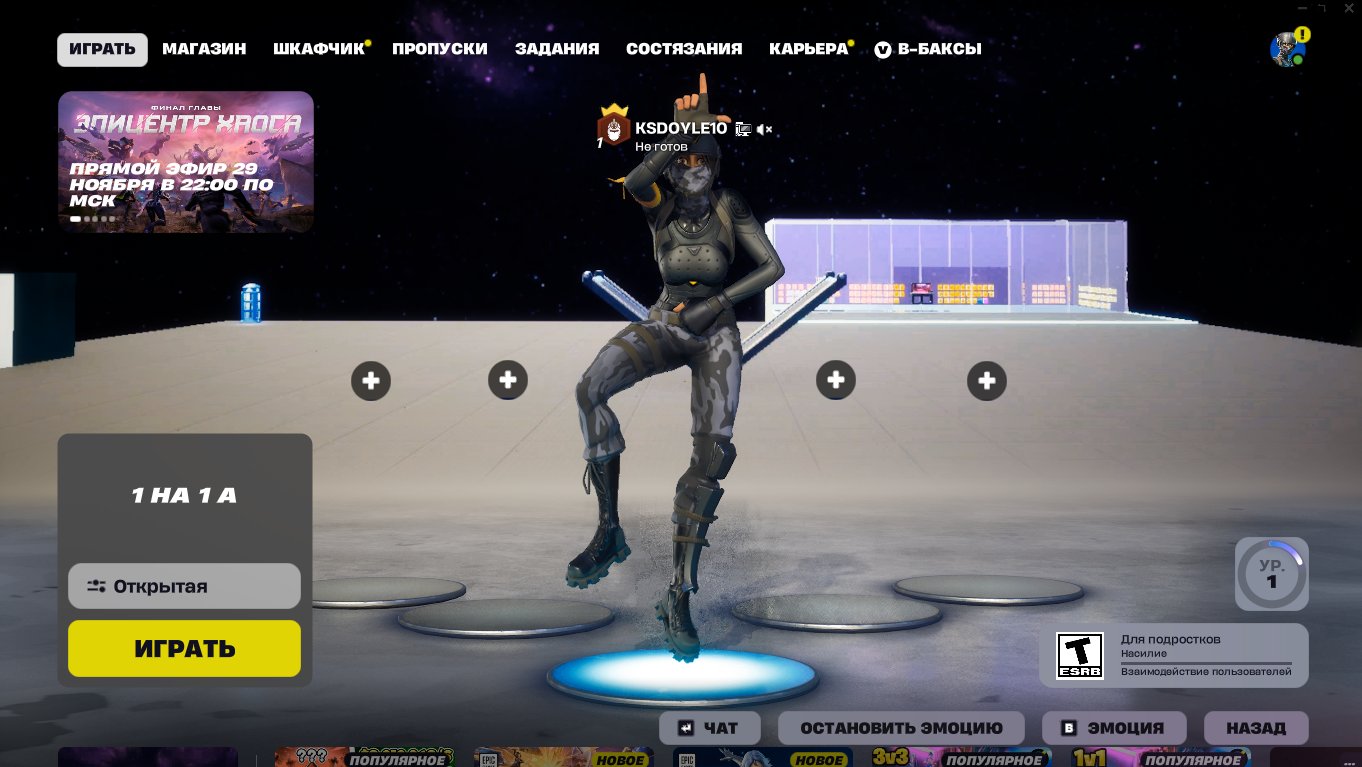Add a player via the leftmost plus slot

pyautogui.click(x=371, y=380)
